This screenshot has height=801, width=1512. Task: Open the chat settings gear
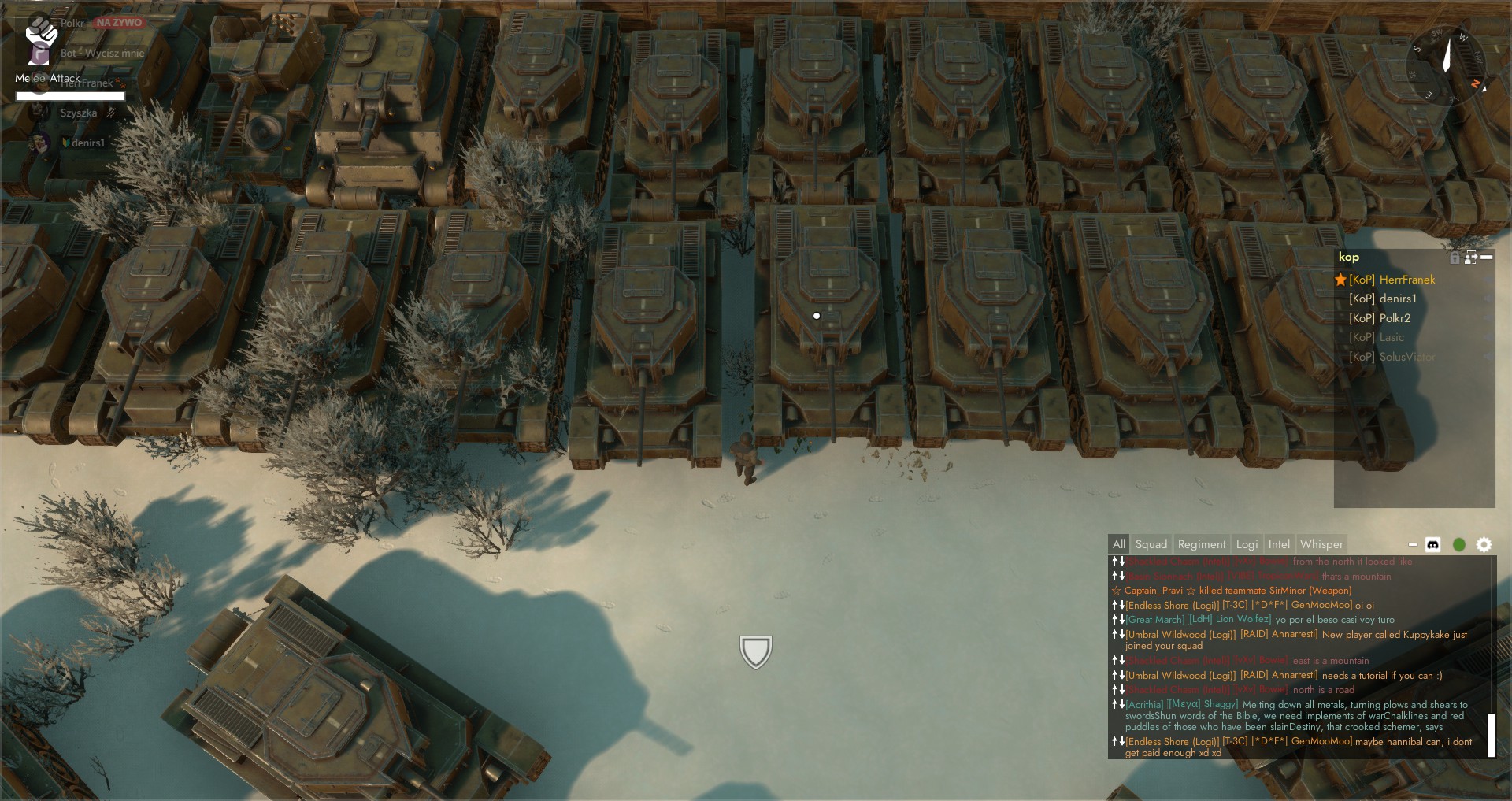click(1485, 544)
